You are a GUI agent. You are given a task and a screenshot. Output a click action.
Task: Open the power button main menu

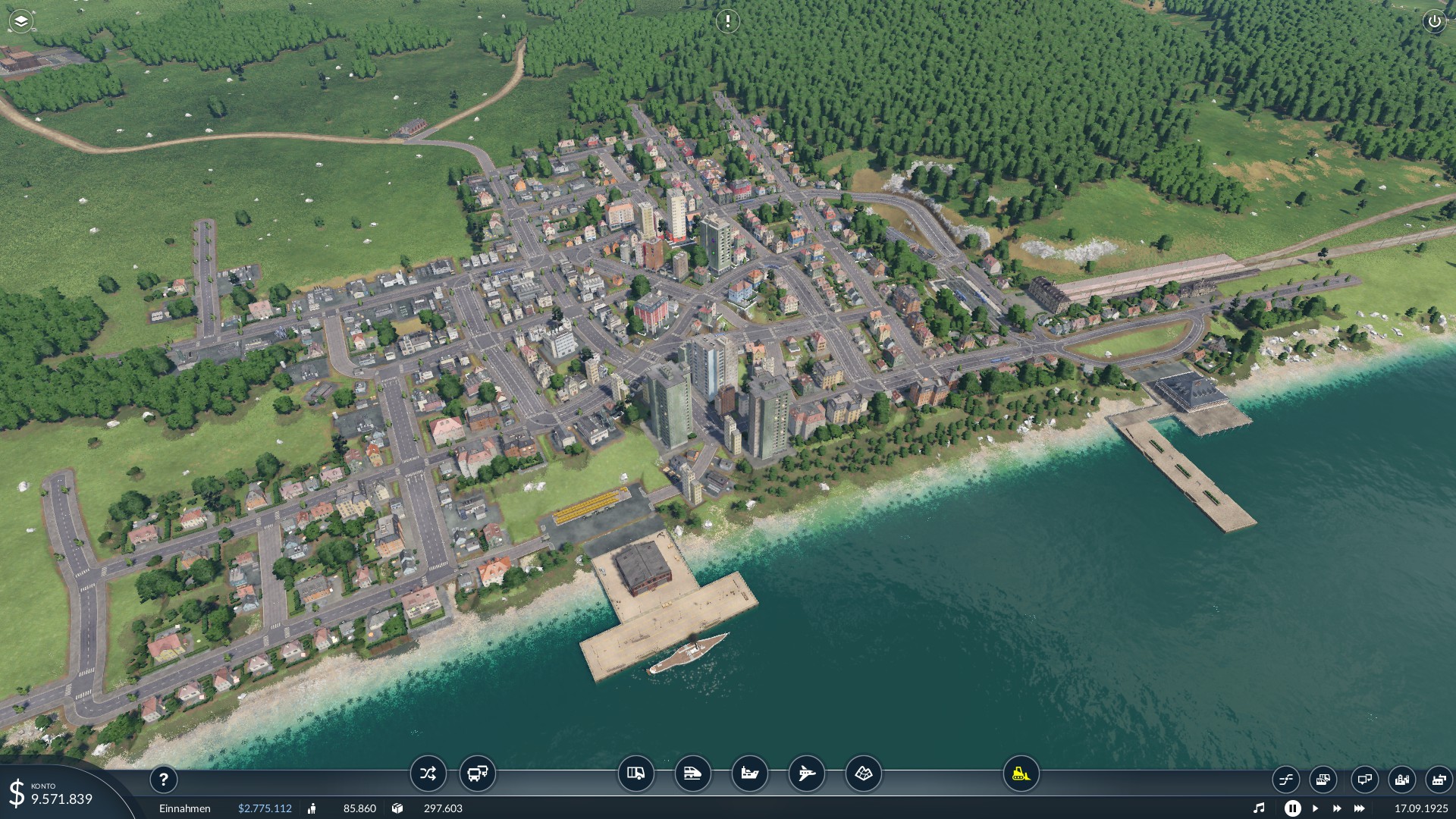tap(1434, 21)
